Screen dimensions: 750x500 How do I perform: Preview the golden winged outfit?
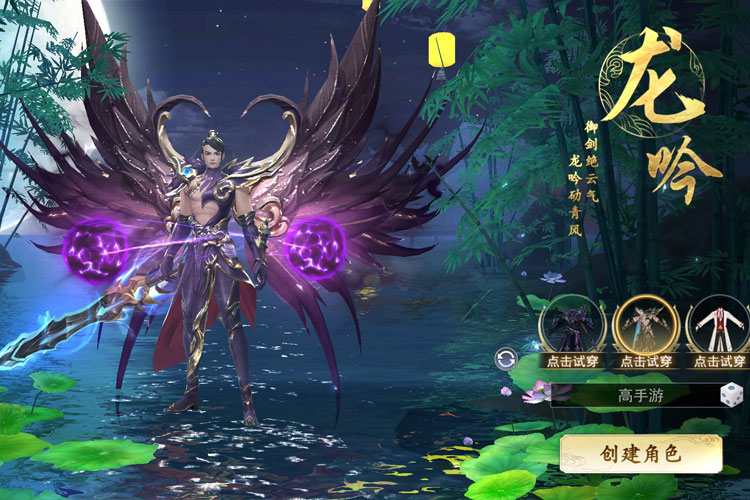[x=645, y=325]
